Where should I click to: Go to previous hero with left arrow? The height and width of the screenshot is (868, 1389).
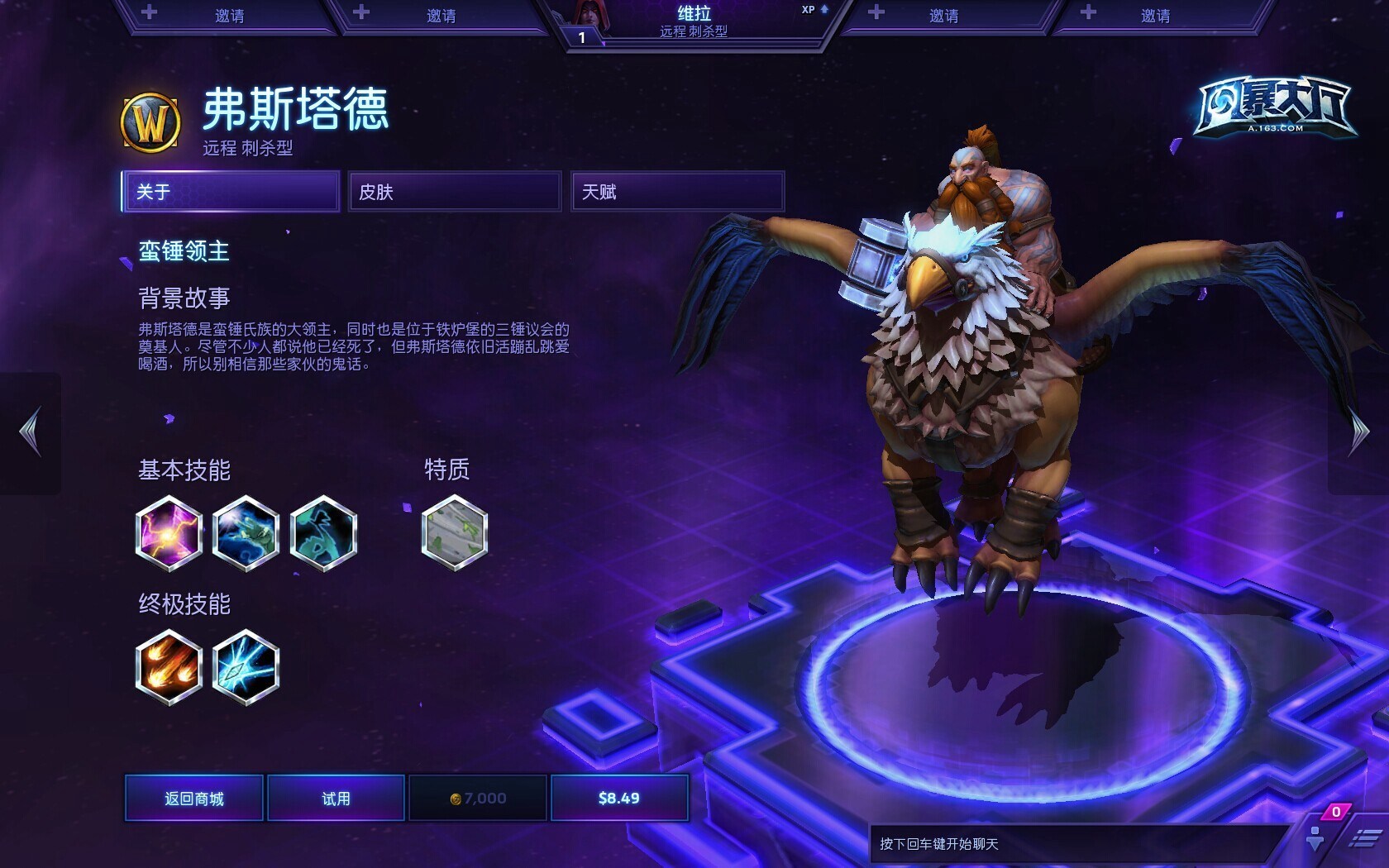(31, 432)
